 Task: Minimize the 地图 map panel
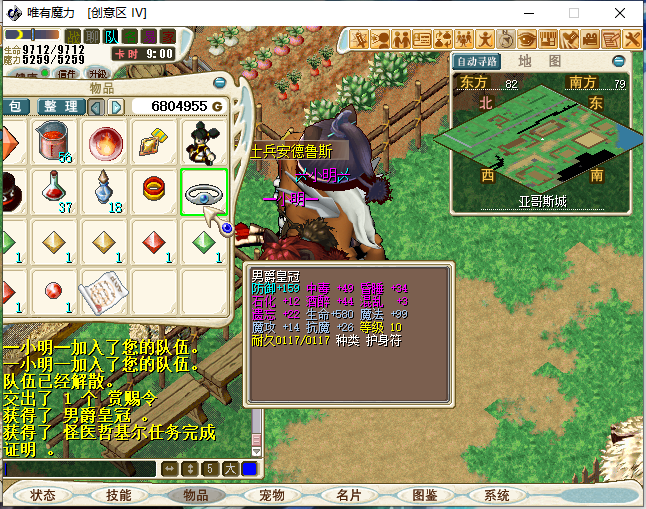(618, 61)
